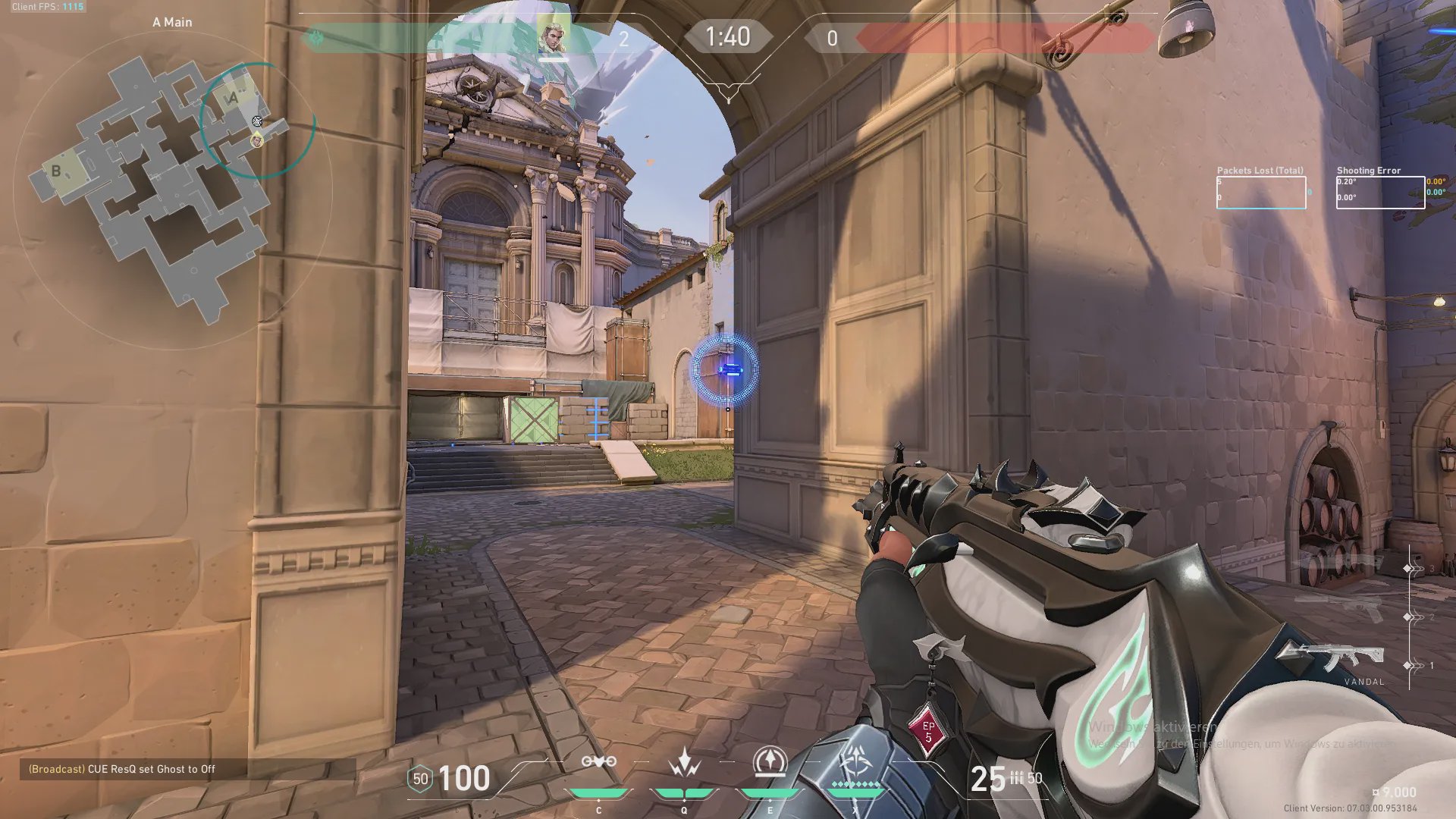The image size is (1456, 819).
Task: Select the player agent marker on minimap
Action: point(257,140)
